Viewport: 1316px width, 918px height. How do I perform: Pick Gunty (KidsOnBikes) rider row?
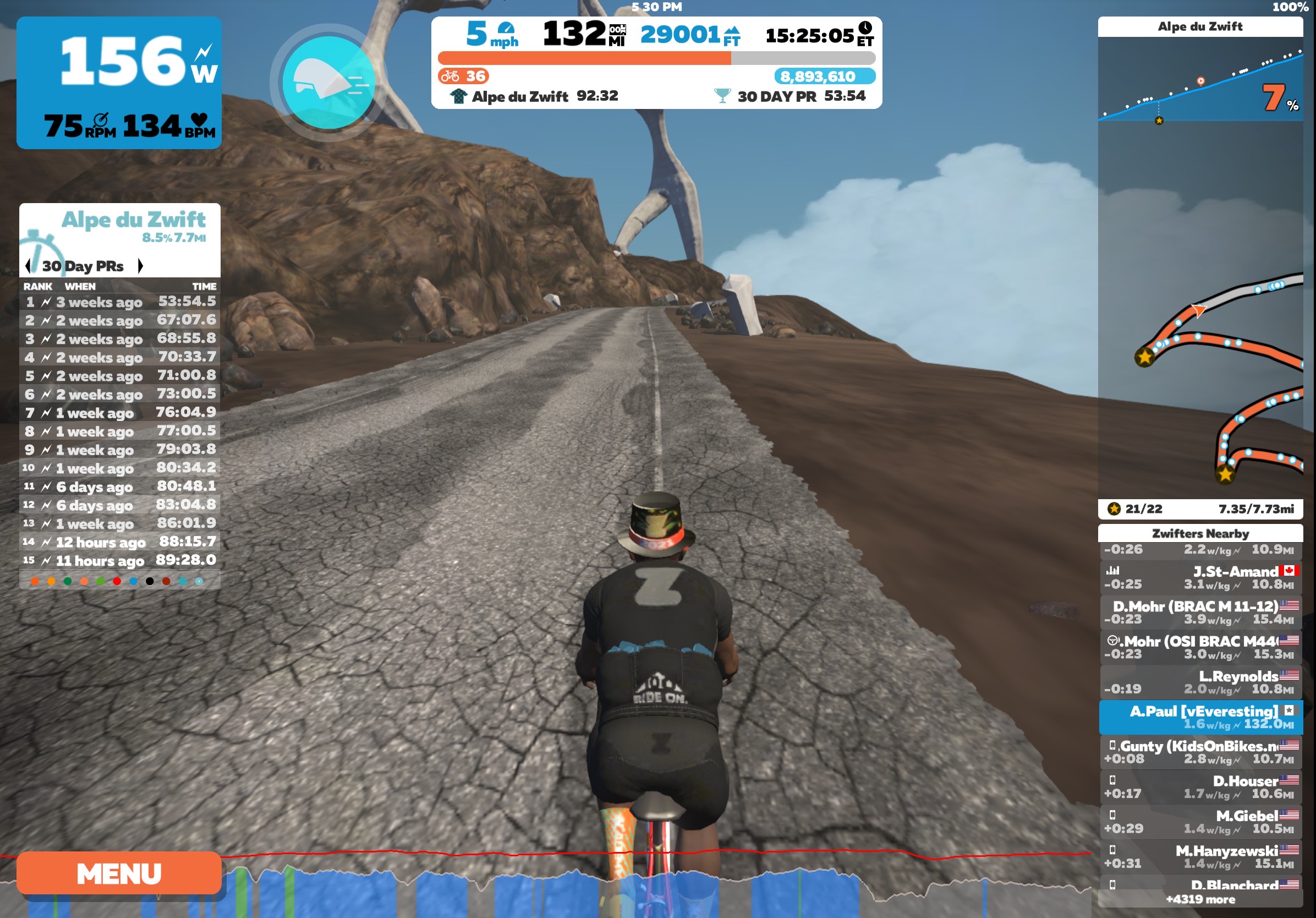click(x=1200, y=752)
